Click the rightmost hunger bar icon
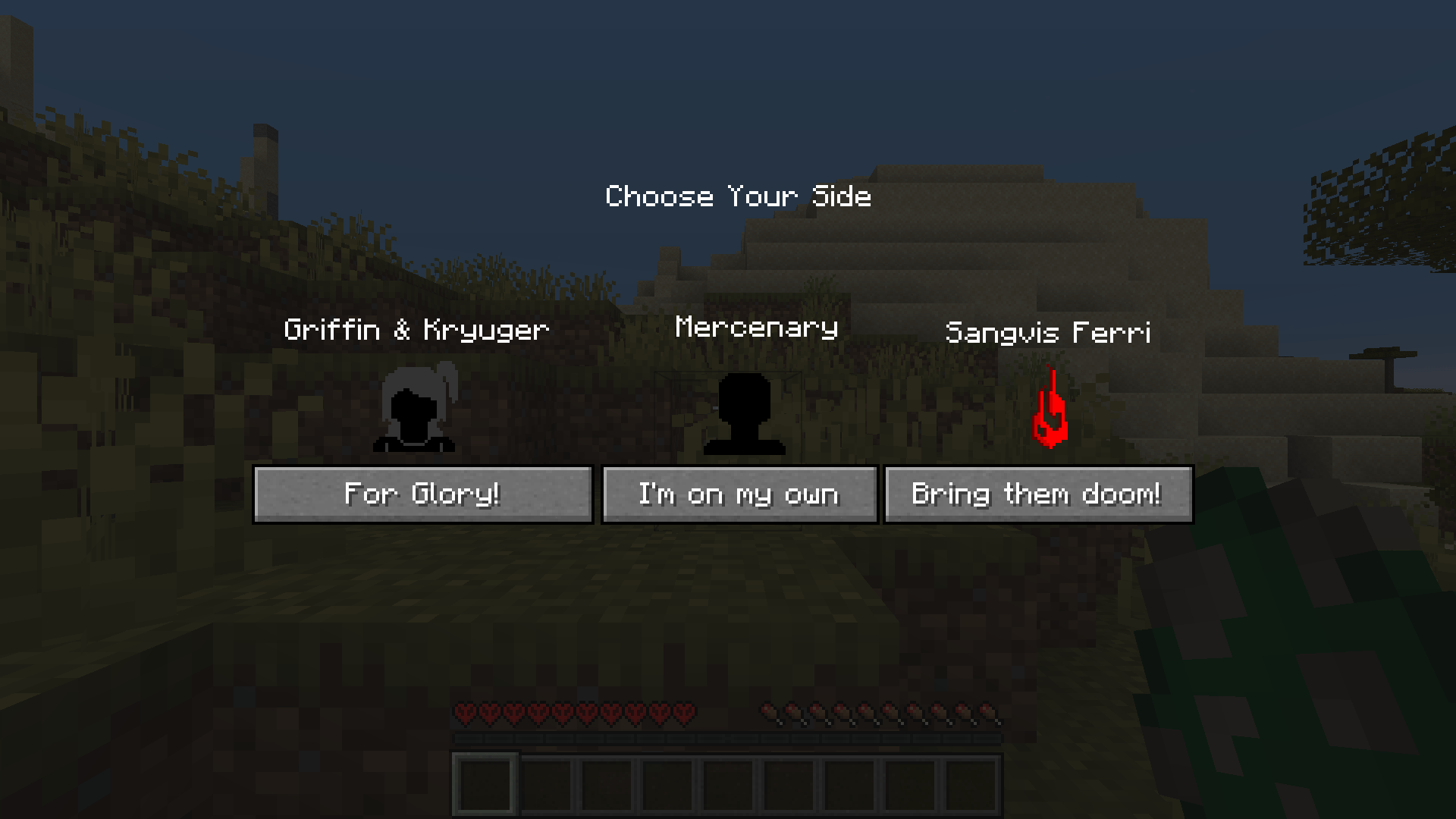Viewport: 1456px width, 819px height. tap(990, 713)
